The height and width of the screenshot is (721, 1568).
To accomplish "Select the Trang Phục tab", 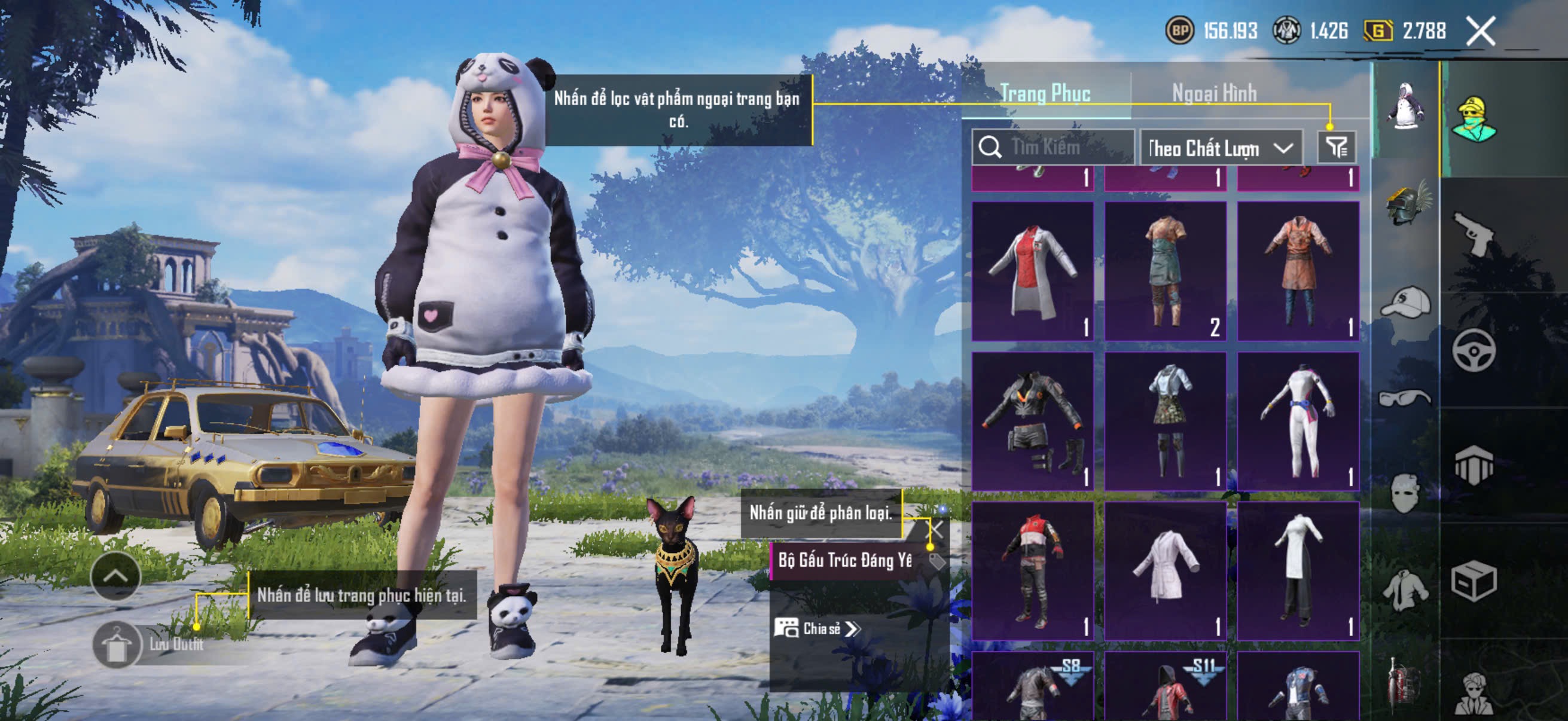I will pos(1045,93).
